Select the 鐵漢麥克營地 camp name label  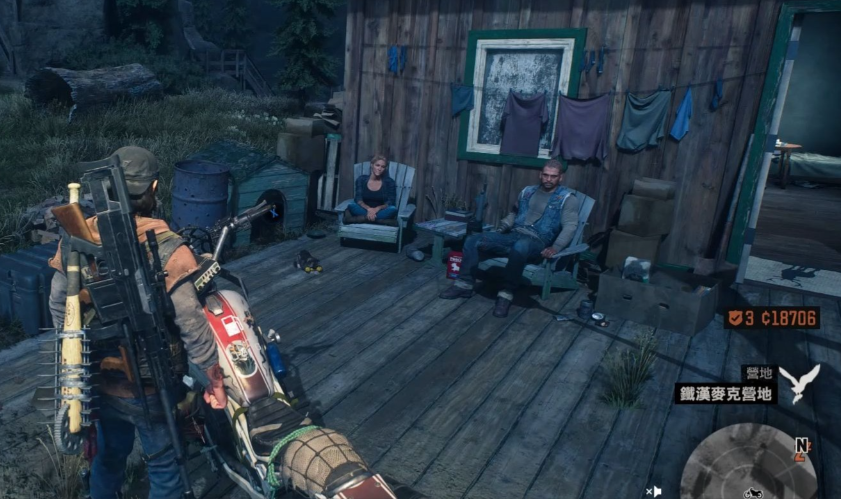725,393
